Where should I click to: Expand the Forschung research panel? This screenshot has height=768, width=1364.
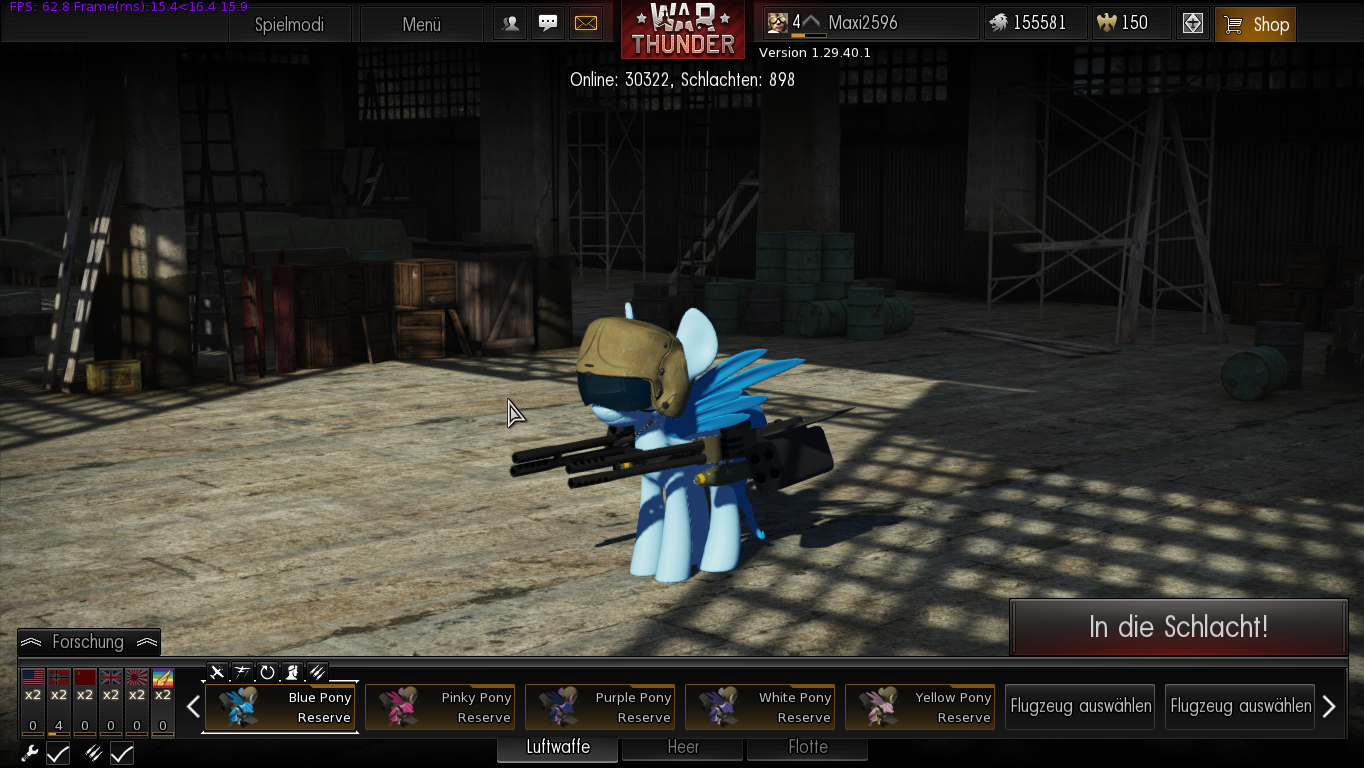(x=88, y=642)
